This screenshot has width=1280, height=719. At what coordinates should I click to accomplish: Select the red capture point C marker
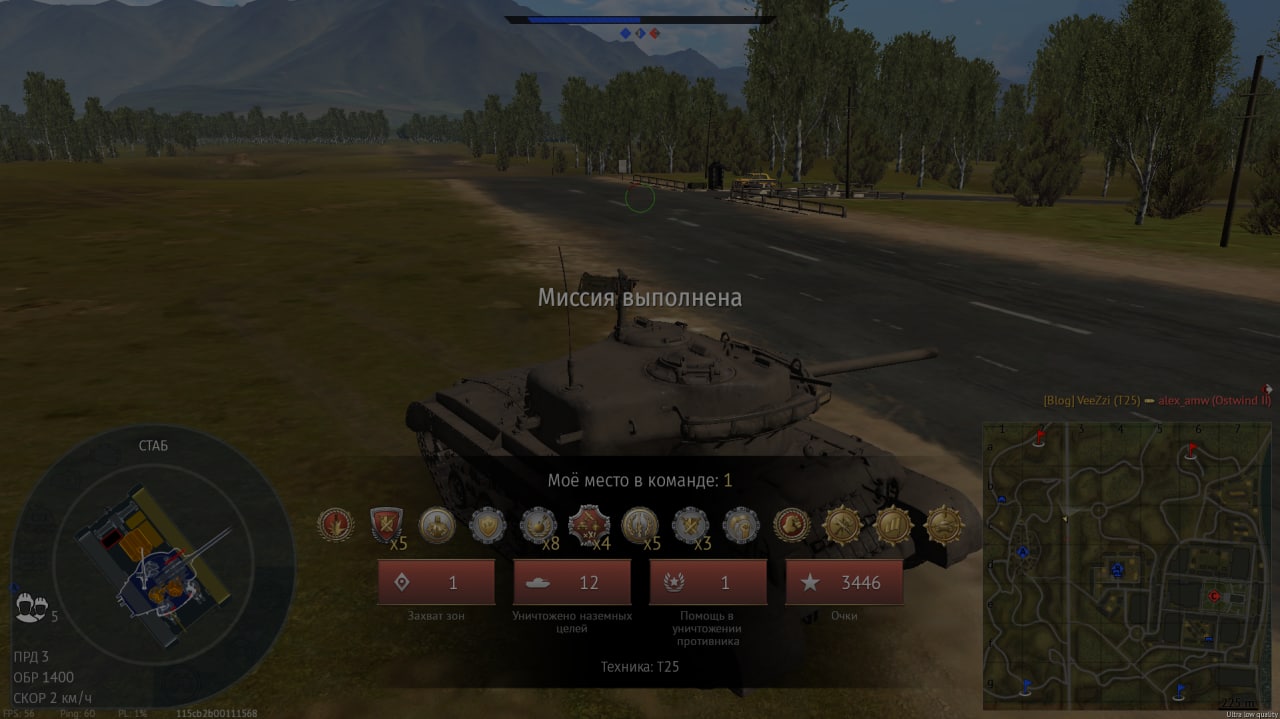coord(1215,596)
